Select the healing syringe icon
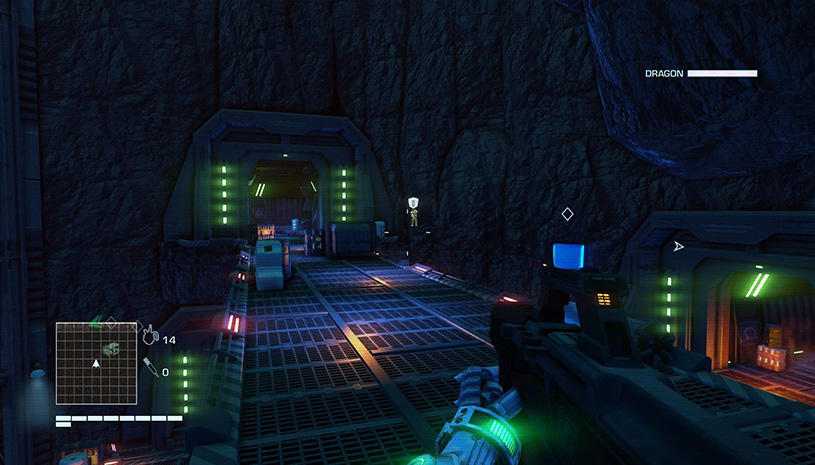The width and height of the screenshot is (815, 465). click(149, 369)
